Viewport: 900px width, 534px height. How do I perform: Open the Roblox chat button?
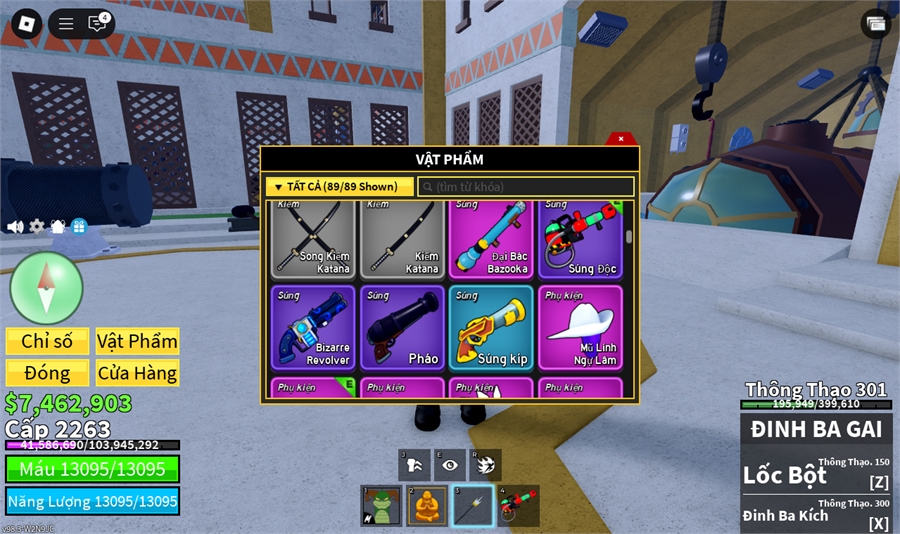97,24
